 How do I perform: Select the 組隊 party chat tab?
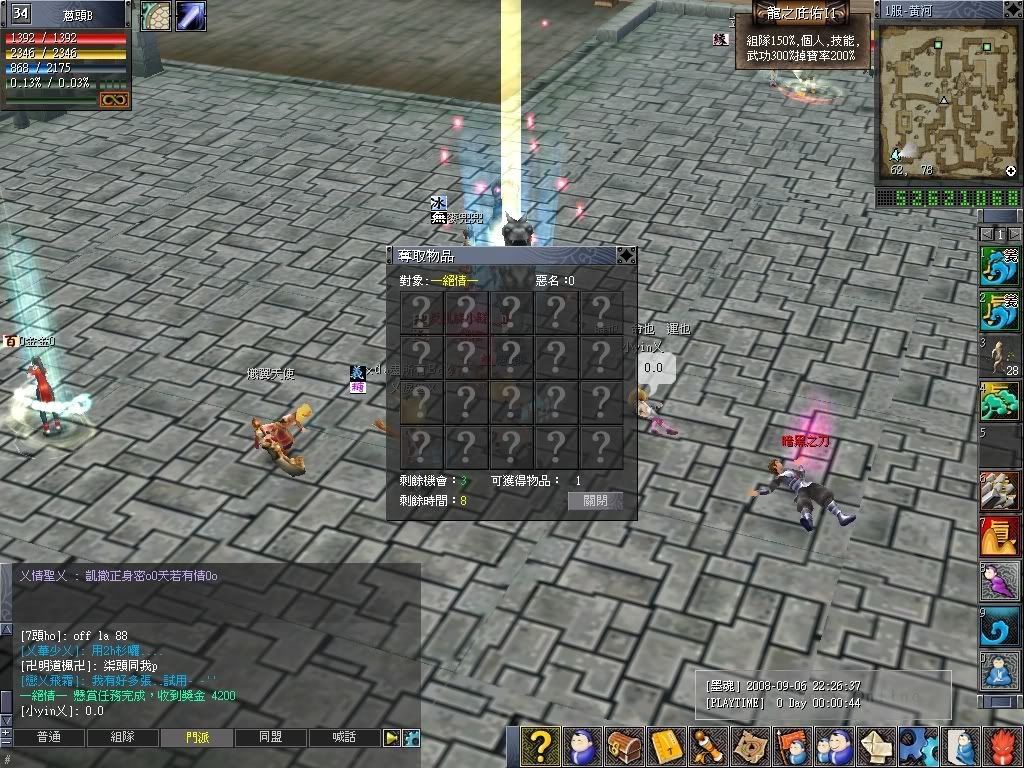click(122, 738)
